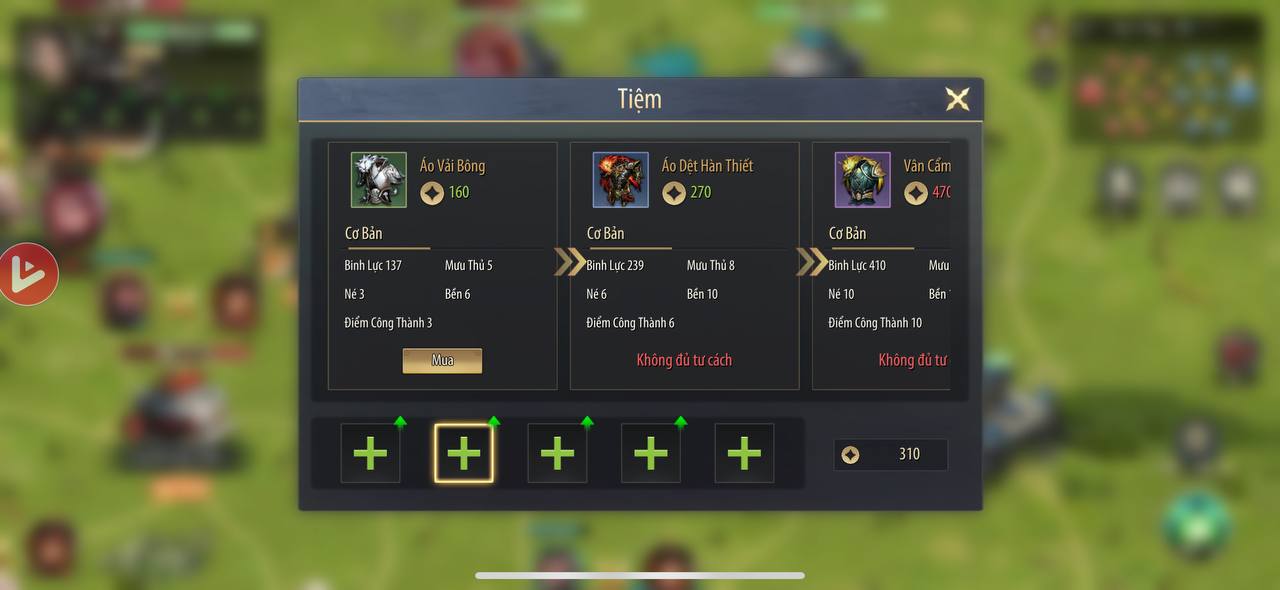The height and width of the screenshot is (590, 1280).
Task: Choose the purple Vân Cẩm armor icon
Action: click(863, 180)
